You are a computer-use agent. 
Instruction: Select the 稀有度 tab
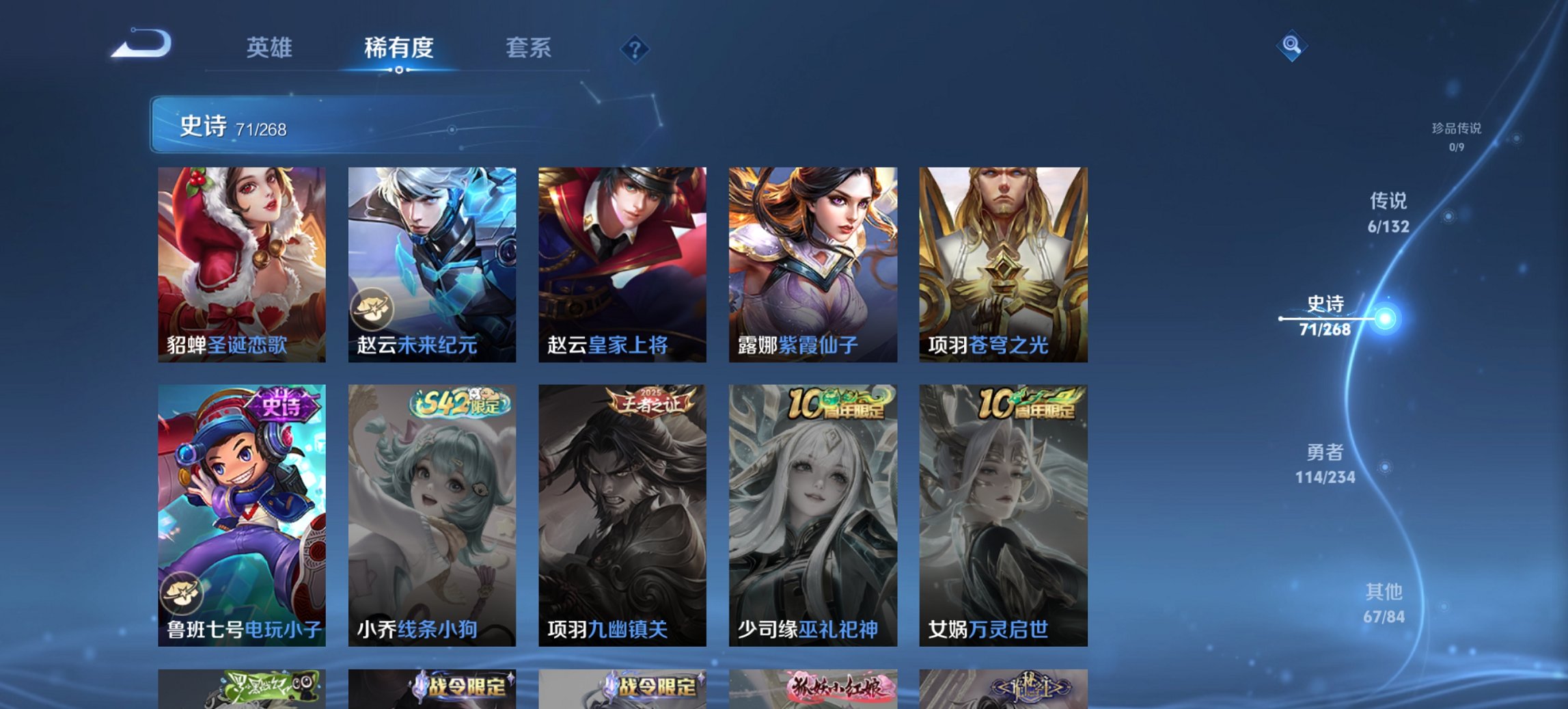(400, 48)
